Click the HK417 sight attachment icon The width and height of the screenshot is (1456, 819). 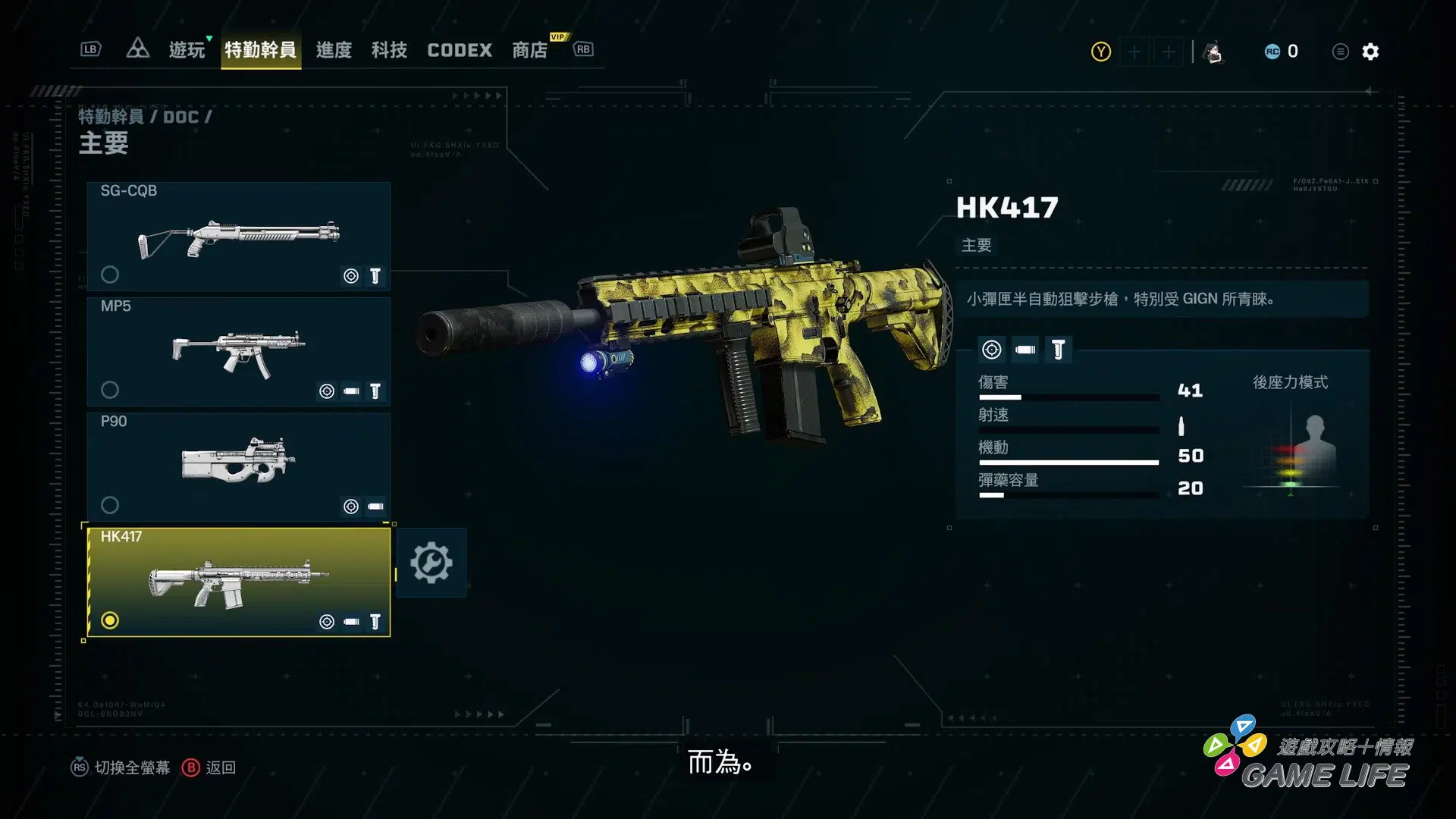[x=991, y=350]
